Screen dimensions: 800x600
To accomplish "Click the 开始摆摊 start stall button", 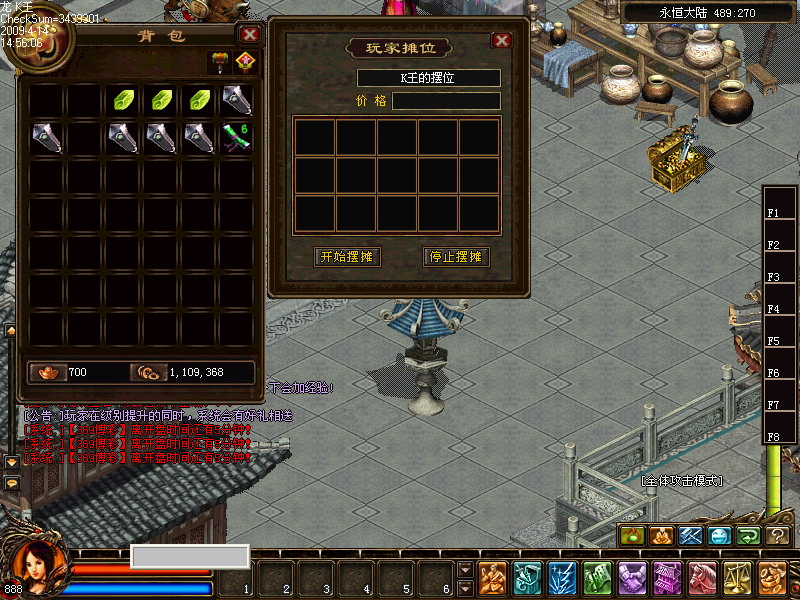I will [347, 257].
